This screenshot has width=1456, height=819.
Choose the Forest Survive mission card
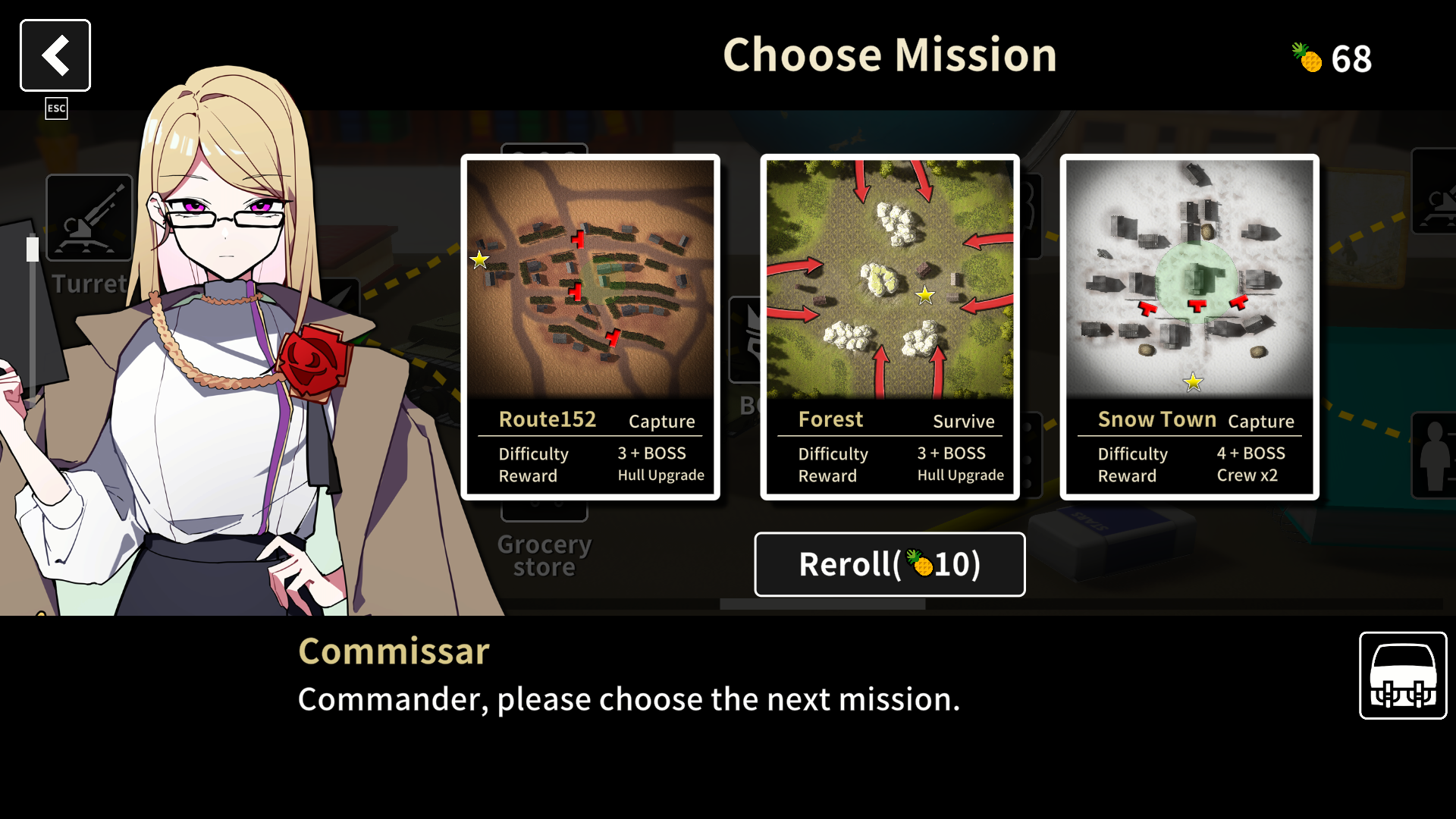pyautogui.click(x=890, y=328)
